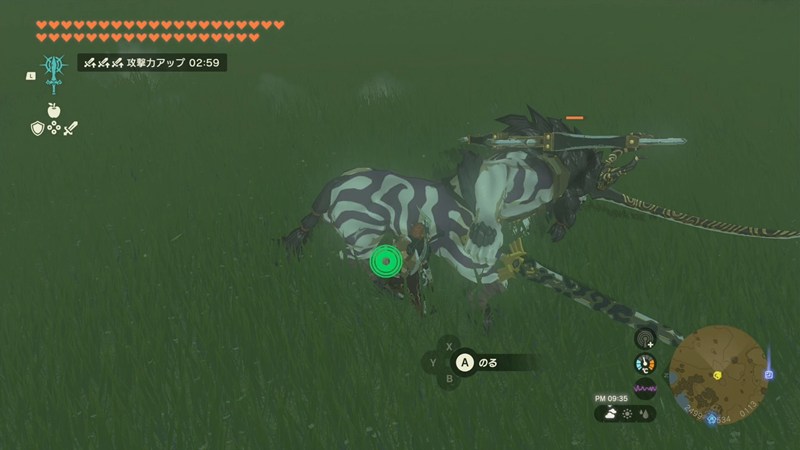The height and width of the screenshot is (450, 800).
Task: Click the apple quick-item icon
Action: coord(53,110)
